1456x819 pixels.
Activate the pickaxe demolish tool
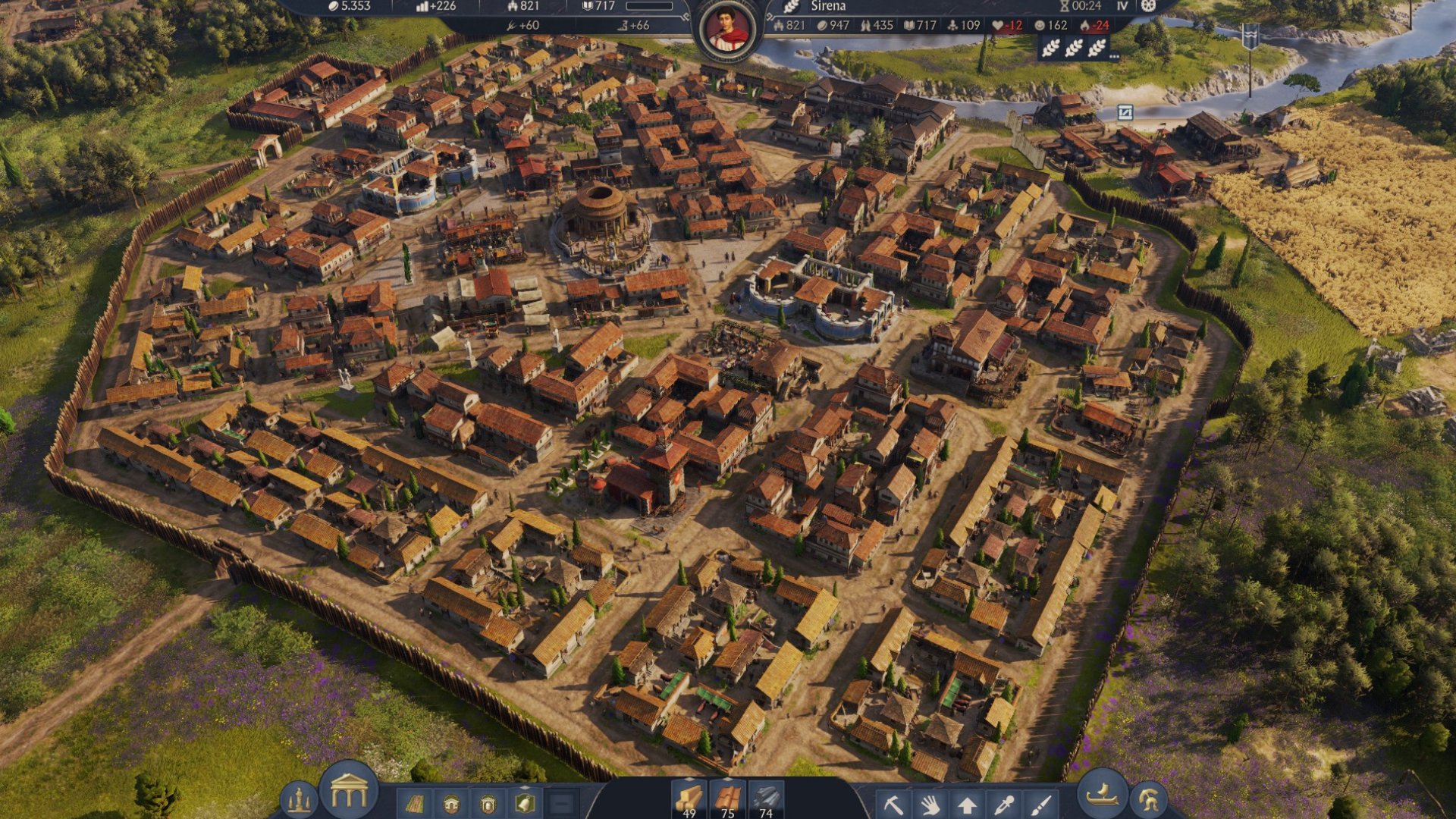click(x=893, y=804)
